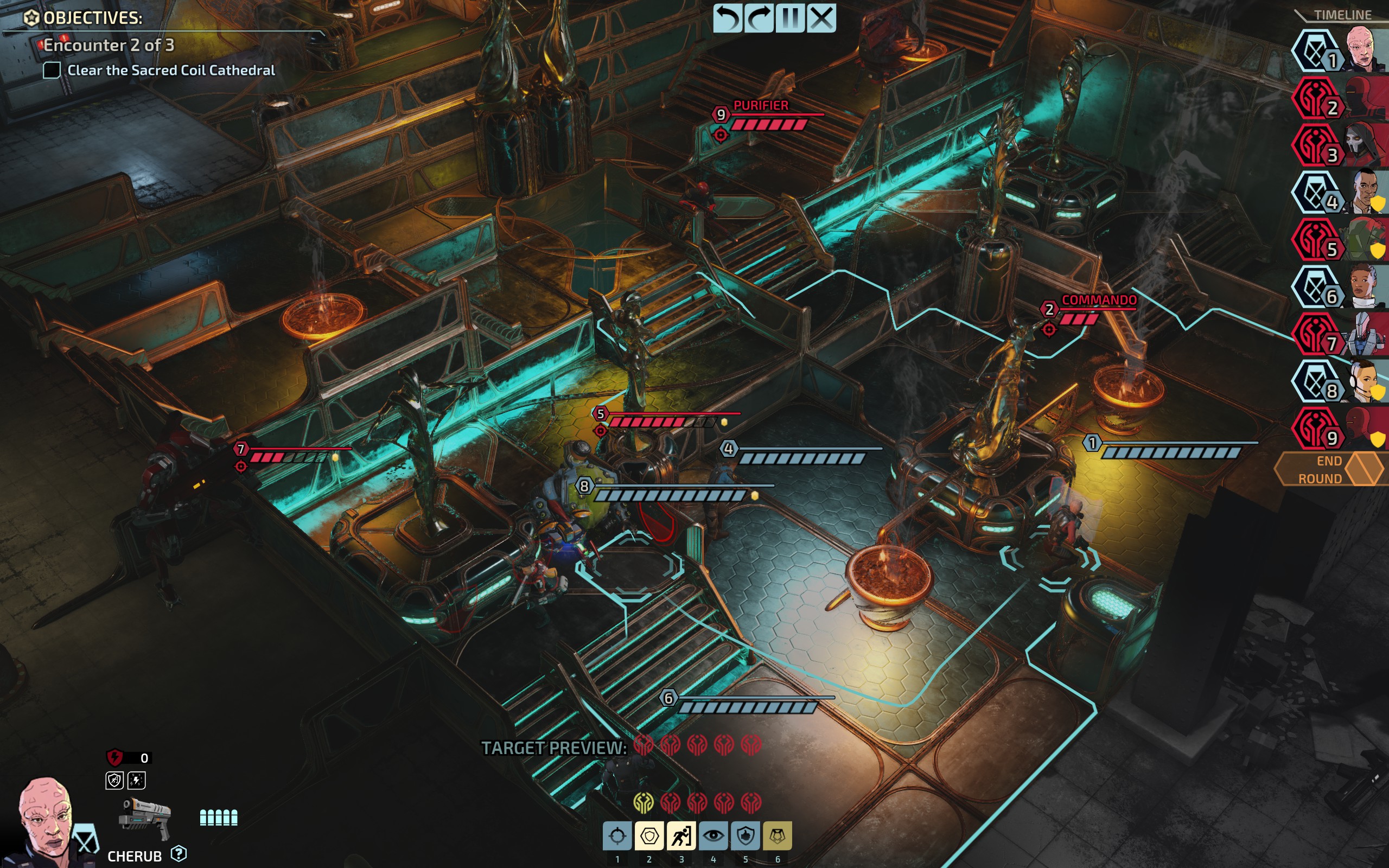Check the Clear the Sacred Coil Cathedral objective
This screenshot has height=868, width=1389.
(53, 70)
